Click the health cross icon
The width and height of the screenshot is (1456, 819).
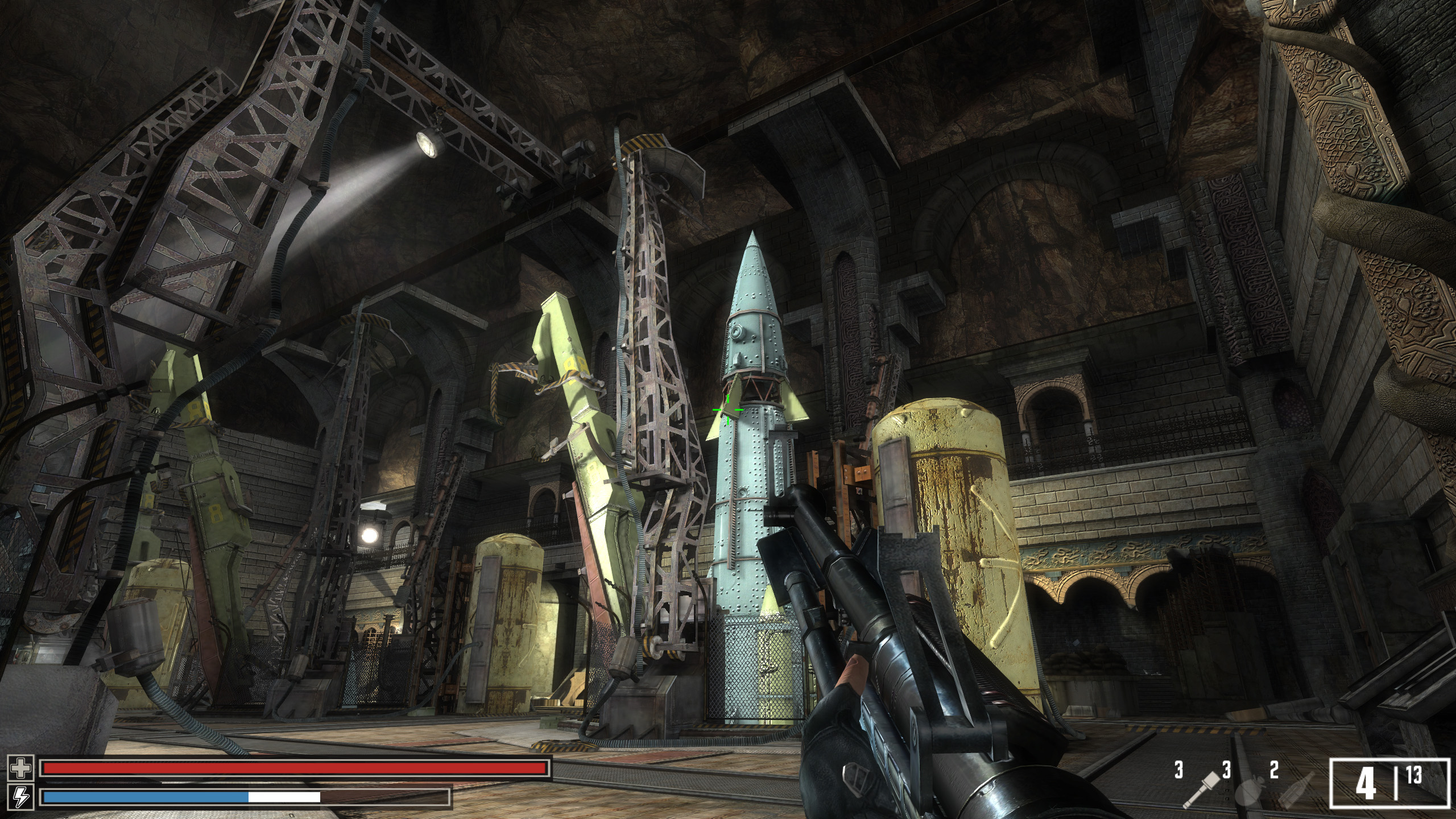pyautogui.click(x=21, y=768)
